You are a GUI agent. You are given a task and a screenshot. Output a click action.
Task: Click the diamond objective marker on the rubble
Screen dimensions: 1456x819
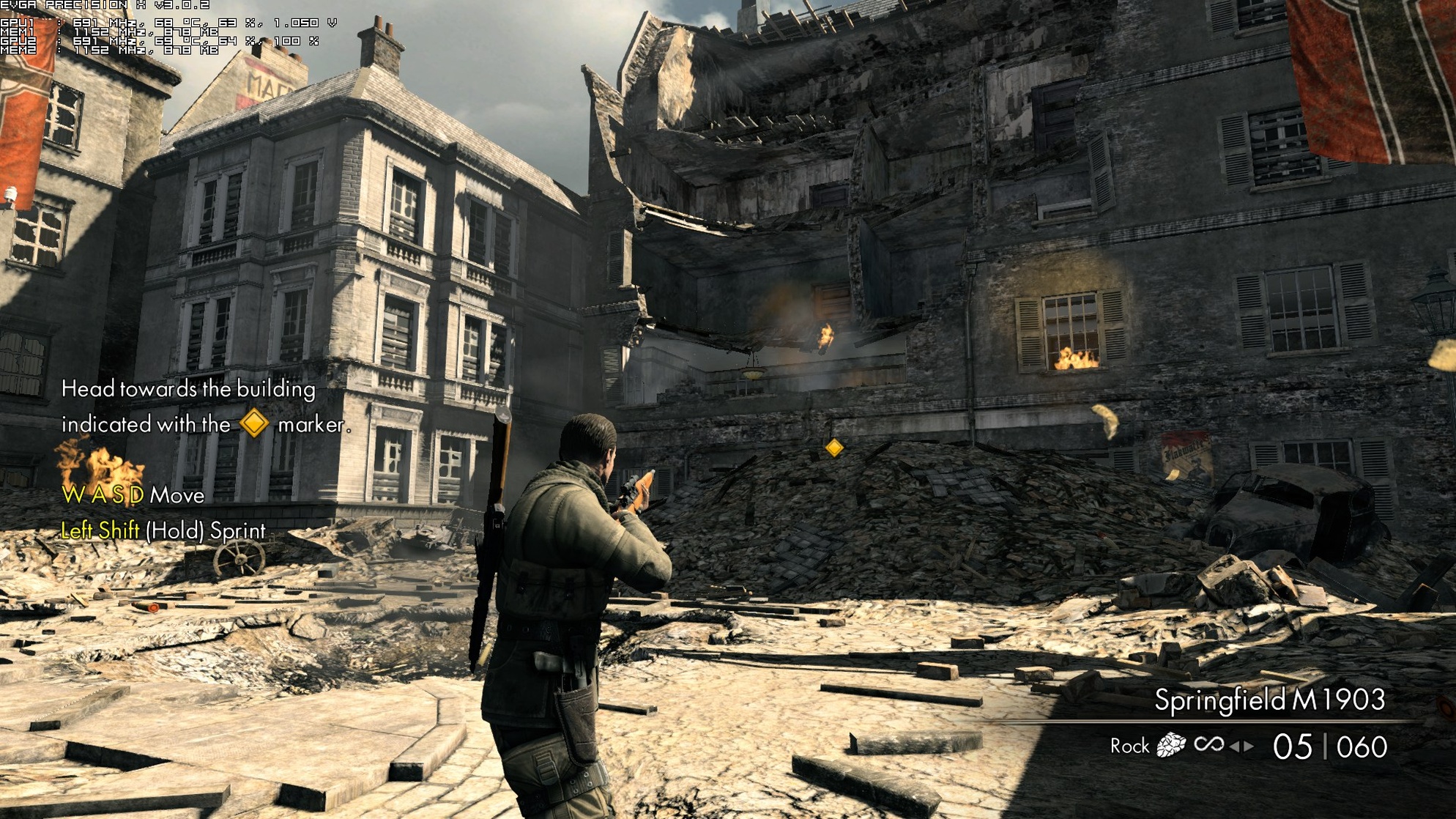833,445
